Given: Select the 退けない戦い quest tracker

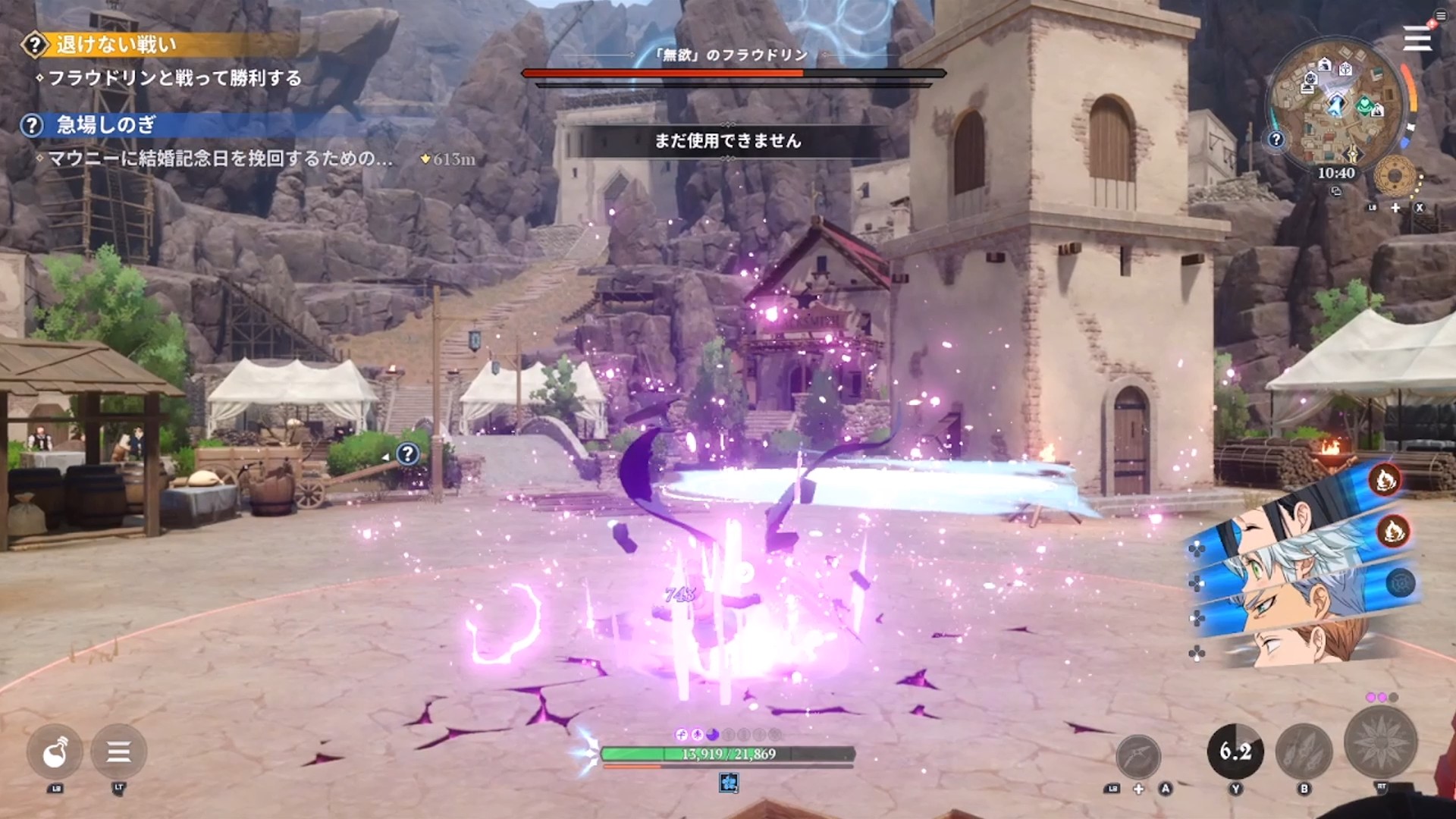Looking at the screenshot, I should coord(115,45).
